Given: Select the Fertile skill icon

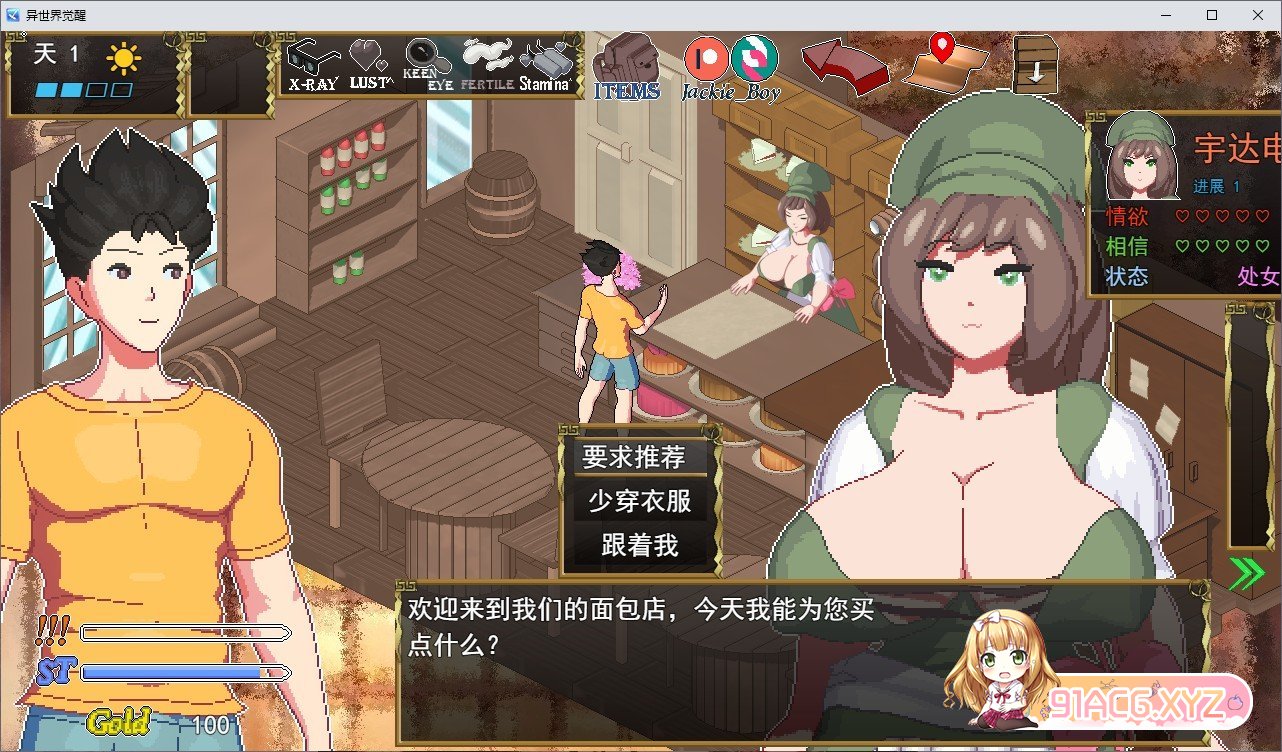Looking at the screenshot, I should pyautogui.click(x=487, y=64).
